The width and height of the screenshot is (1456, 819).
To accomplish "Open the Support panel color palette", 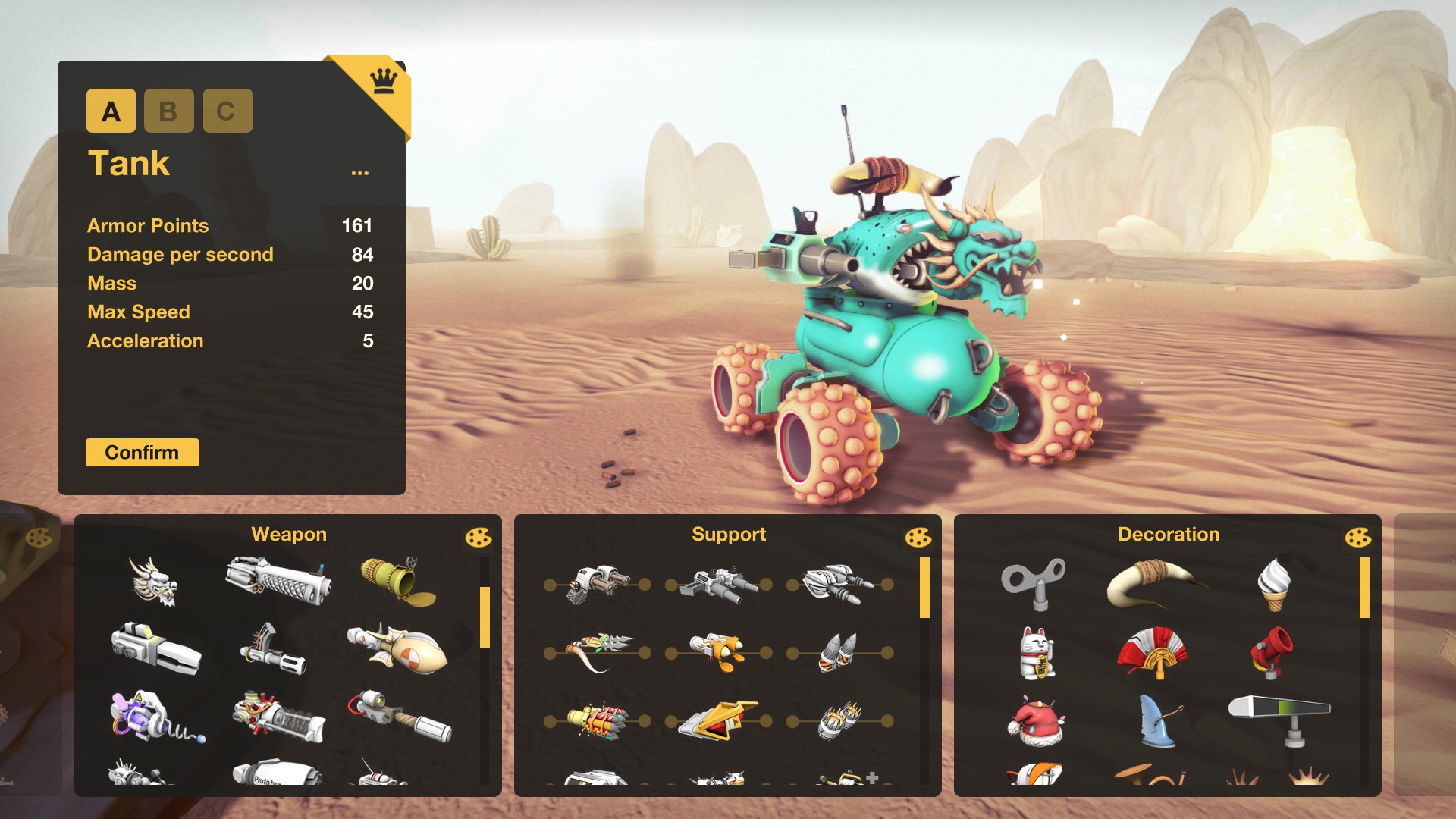I will pyautogui.click(x=919, y=538).
